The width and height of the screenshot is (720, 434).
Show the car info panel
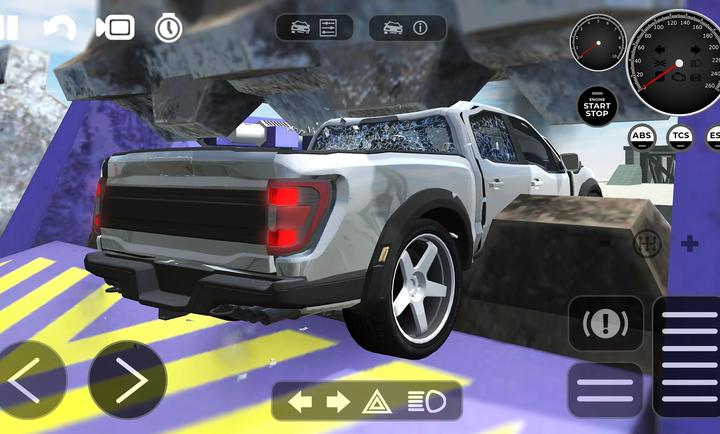(x=407, y=28)
